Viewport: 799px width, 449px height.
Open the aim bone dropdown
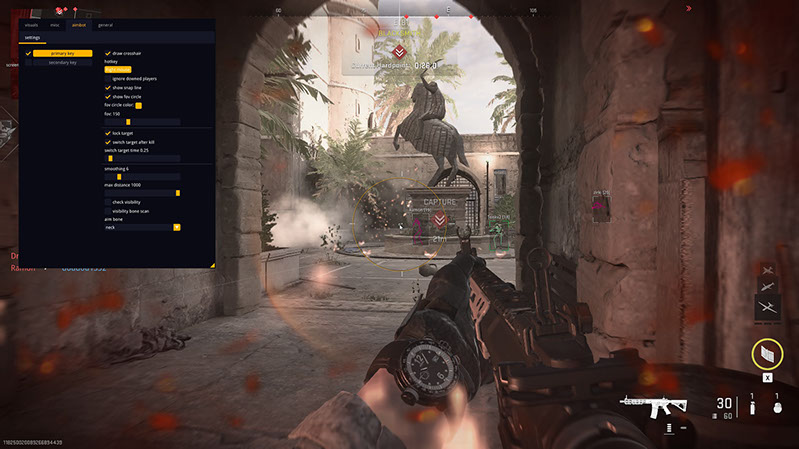(142, 227)
